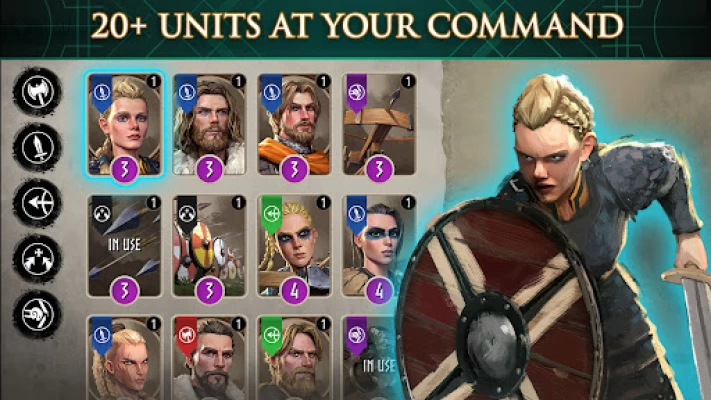Screen dimensions: 711x400
Task: Pick the arrow volley card marked In Use
Action: click(x=125, y=245)
